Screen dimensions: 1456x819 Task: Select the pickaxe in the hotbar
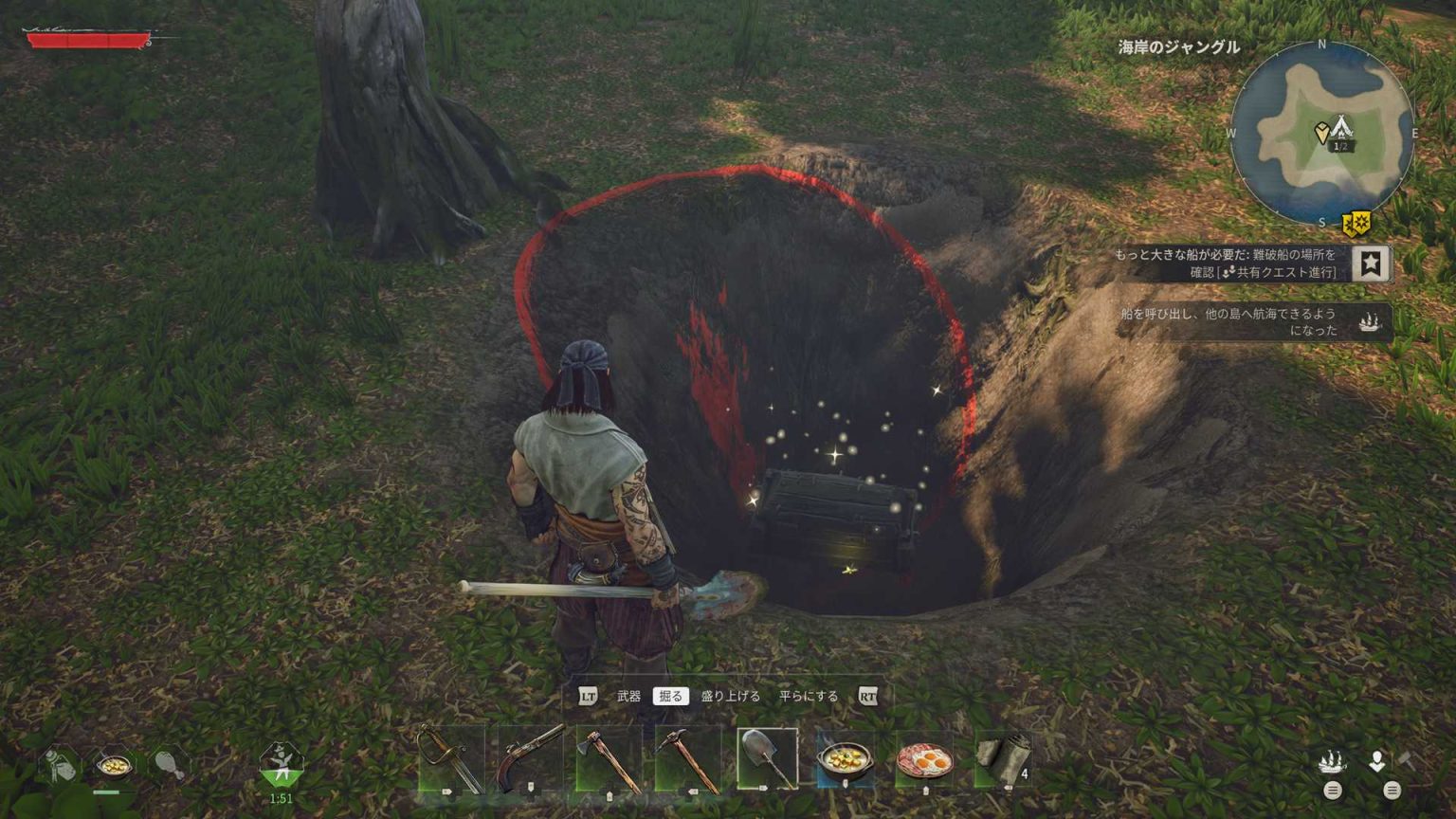[687, 758]
